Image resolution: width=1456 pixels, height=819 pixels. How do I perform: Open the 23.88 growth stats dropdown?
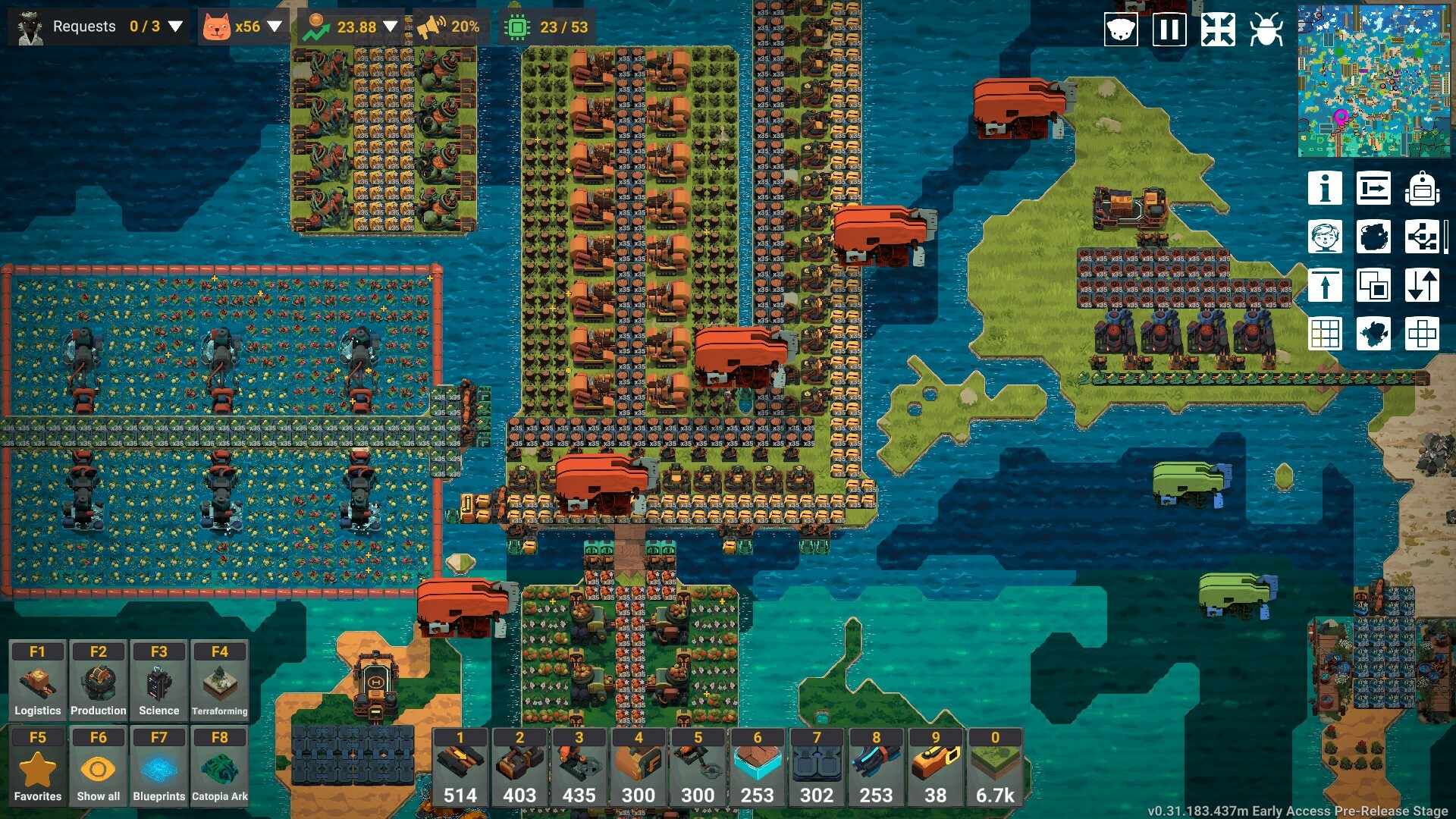pyautogui.click(x=391, y=27)
